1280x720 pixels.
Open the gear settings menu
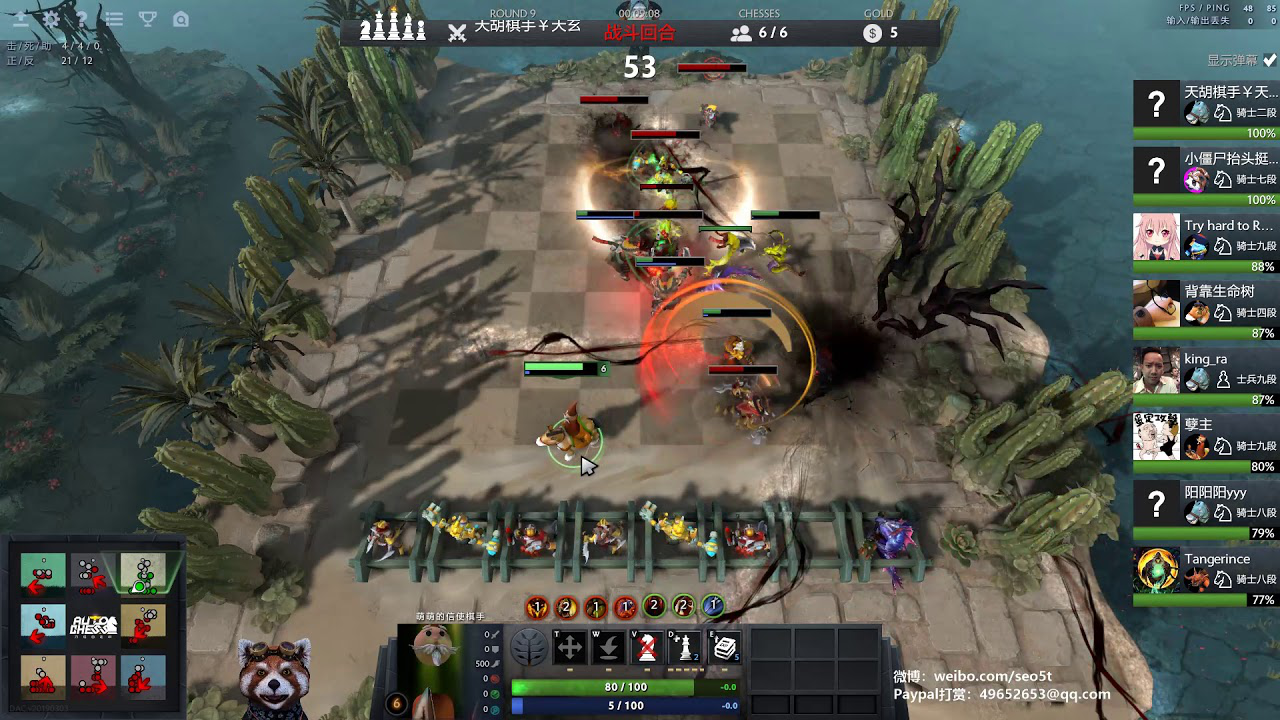pos(51,19)
